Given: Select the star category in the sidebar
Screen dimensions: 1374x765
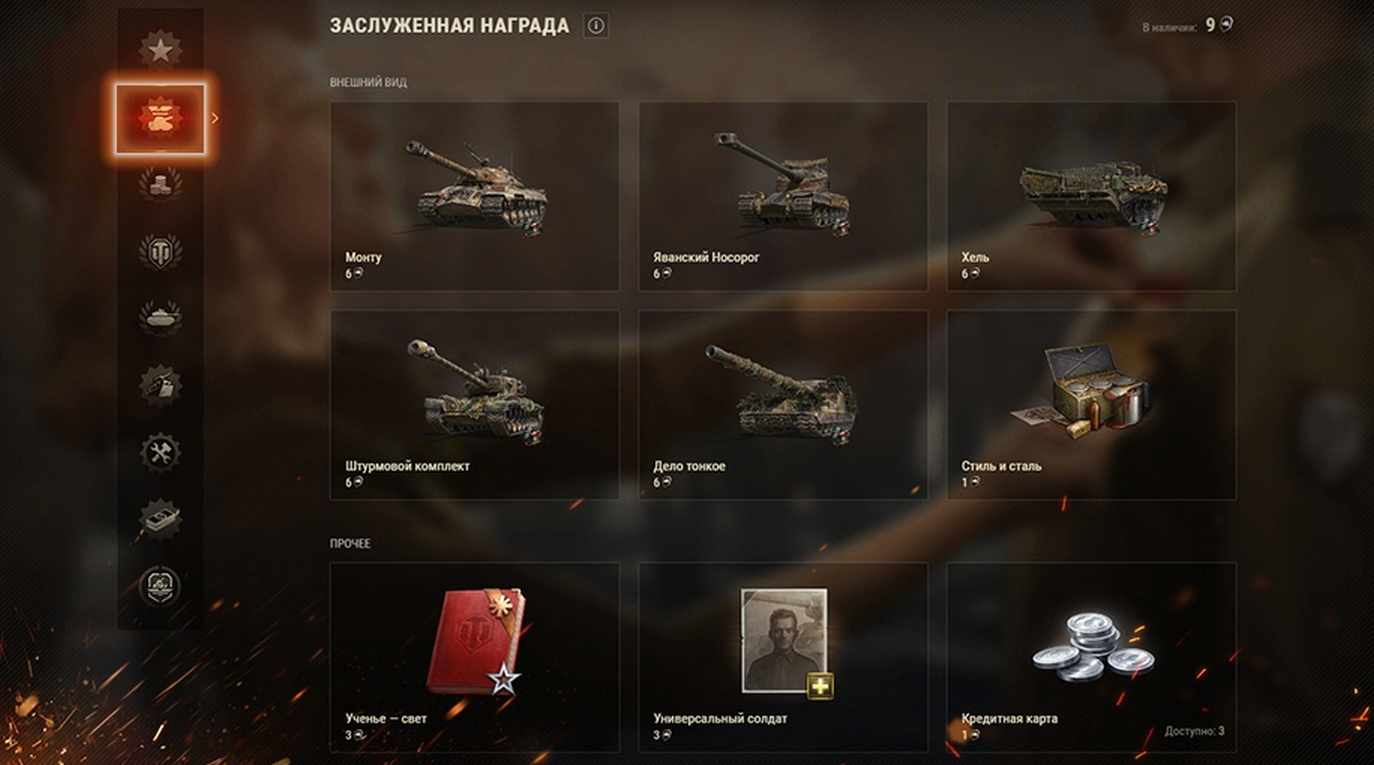Looking at the screenshot, I should pos(160,49).
